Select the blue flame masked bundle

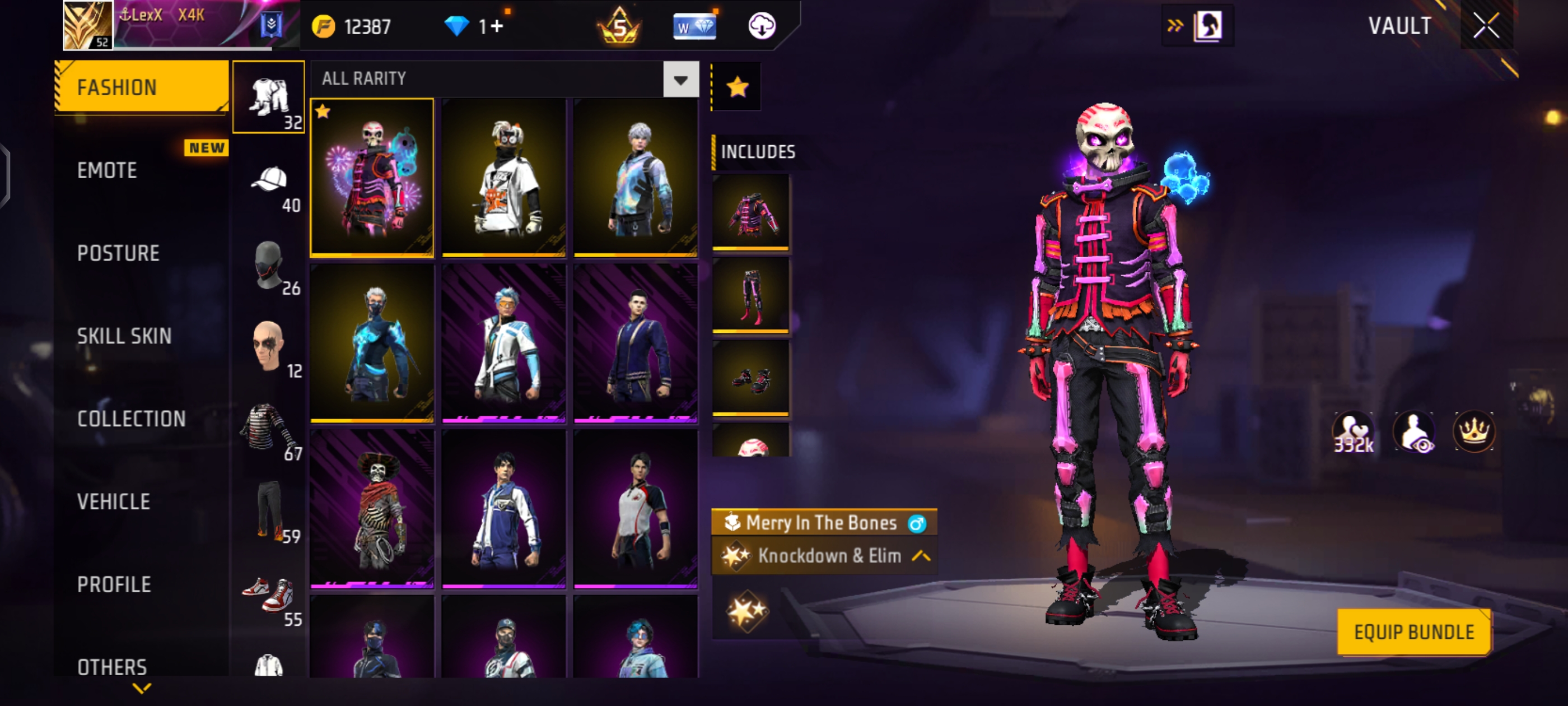(x=372, y=343)
